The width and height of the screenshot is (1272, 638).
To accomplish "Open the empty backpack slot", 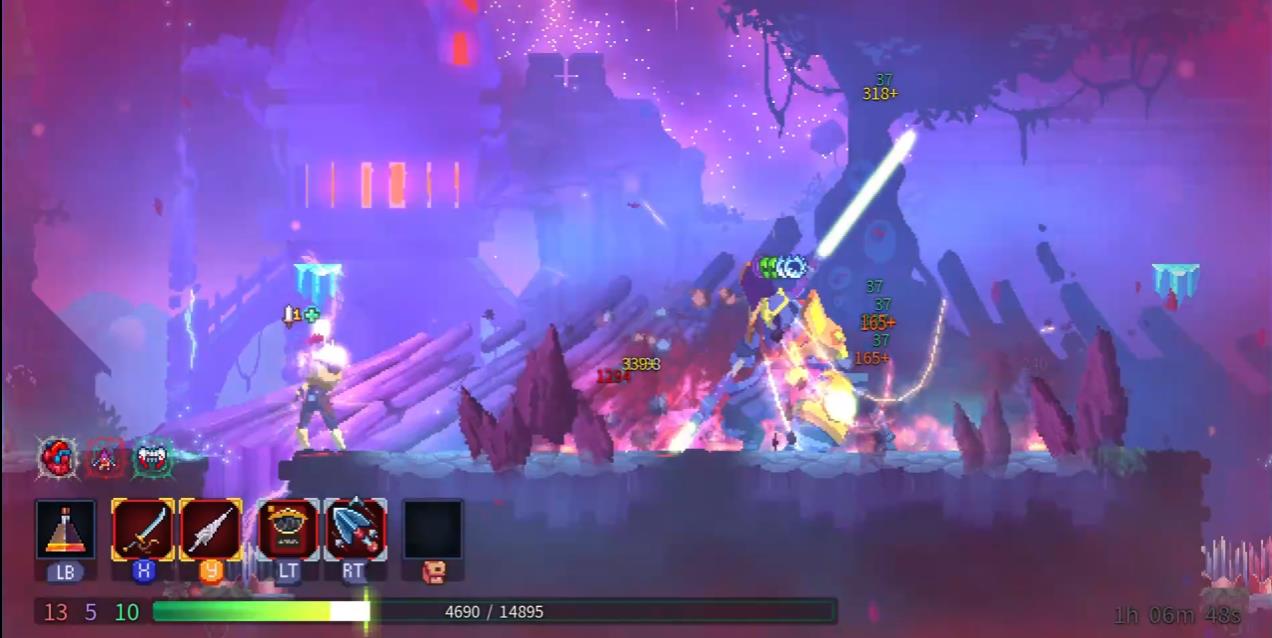I will [433, 530].
